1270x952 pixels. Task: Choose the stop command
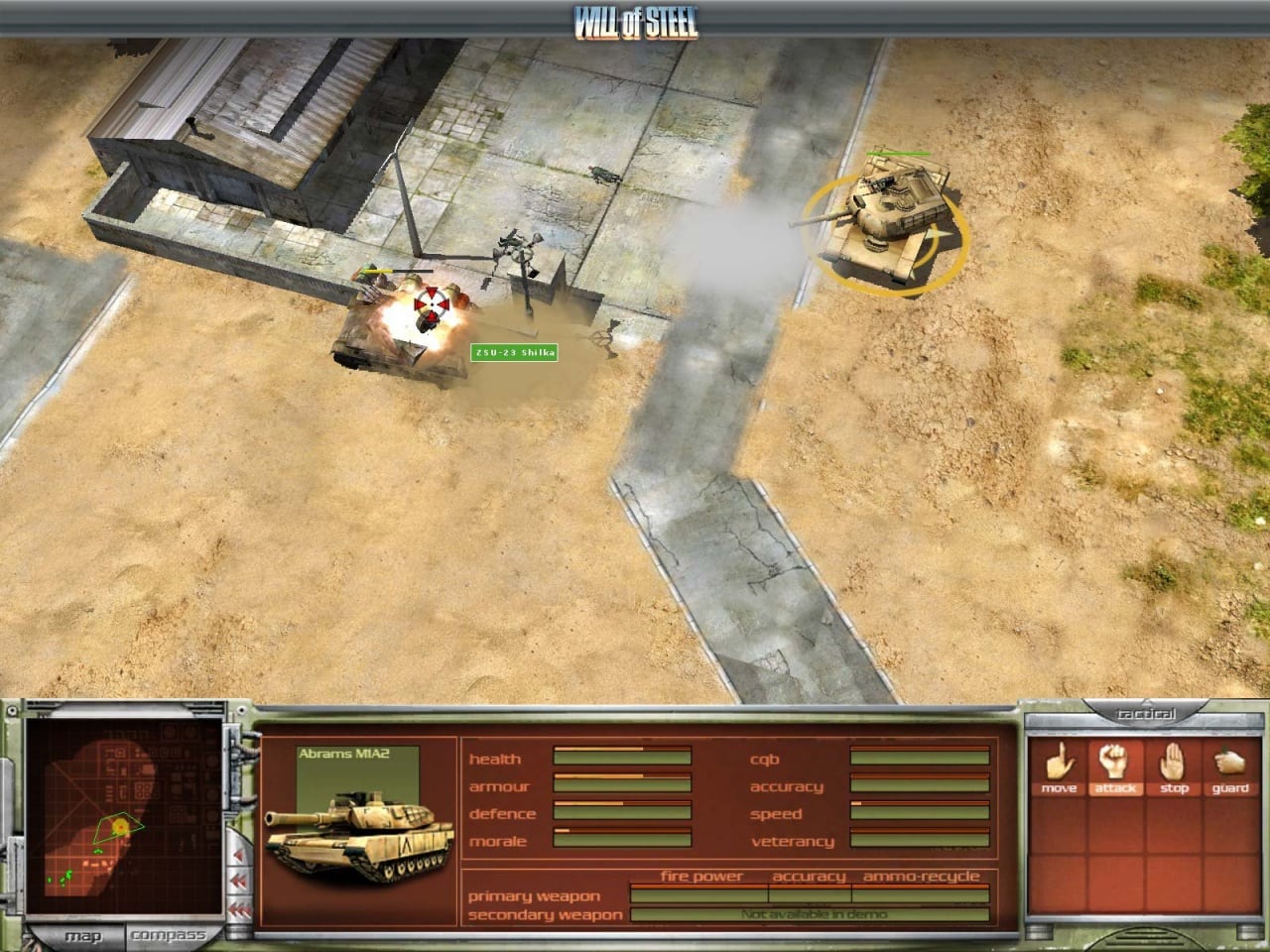pyautogui.click(x=1174, y=767)
